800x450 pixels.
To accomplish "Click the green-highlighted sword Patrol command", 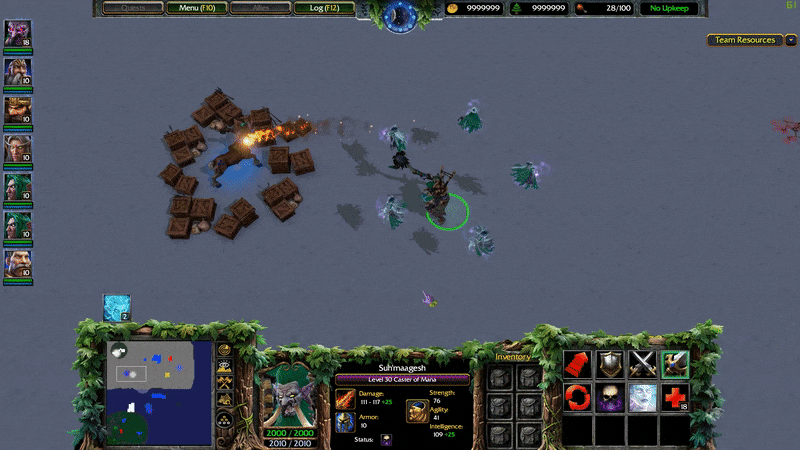I will point(675,364).
